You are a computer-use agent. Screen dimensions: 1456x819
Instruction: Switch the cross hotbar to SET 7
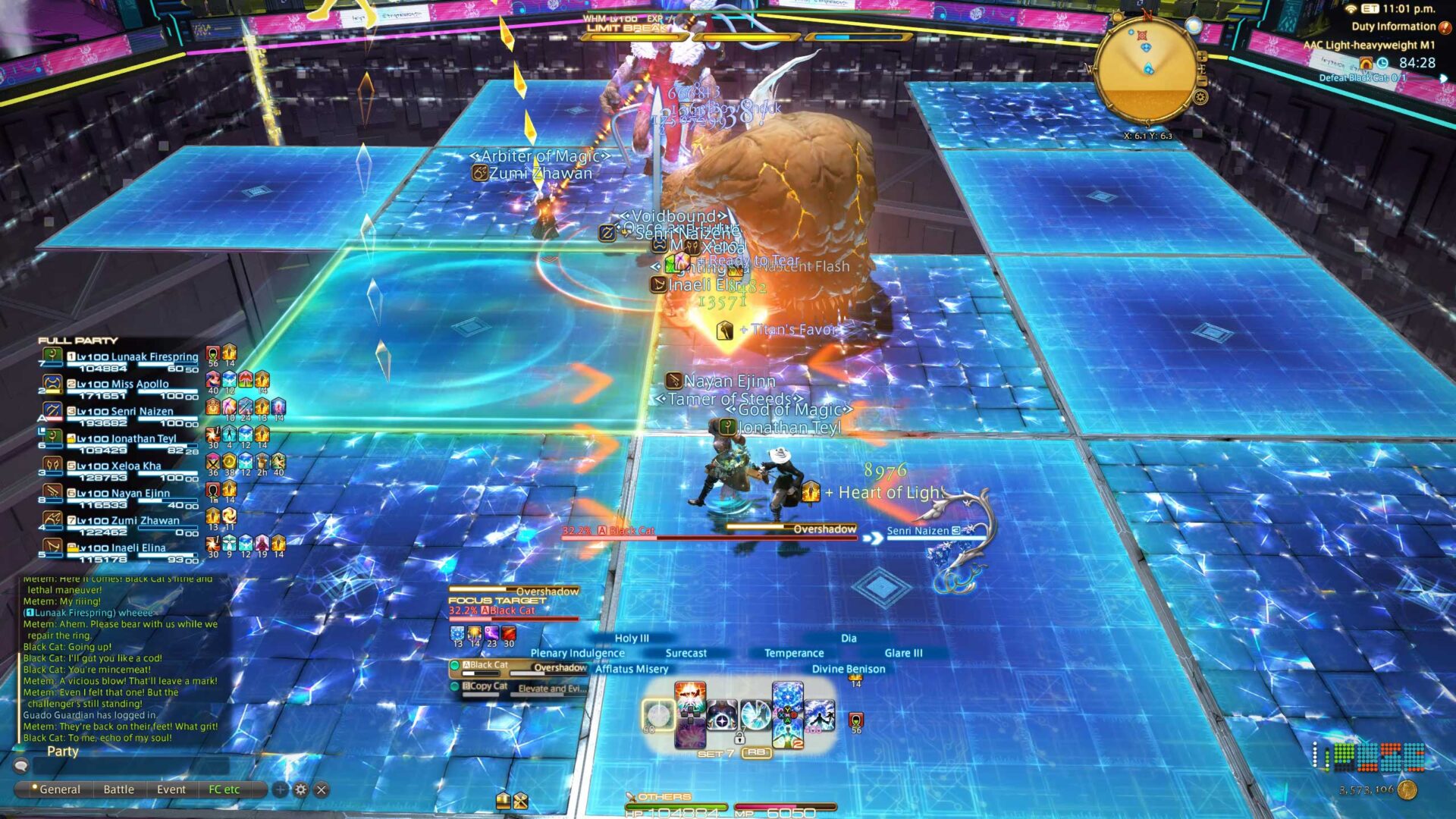(715, 753)
